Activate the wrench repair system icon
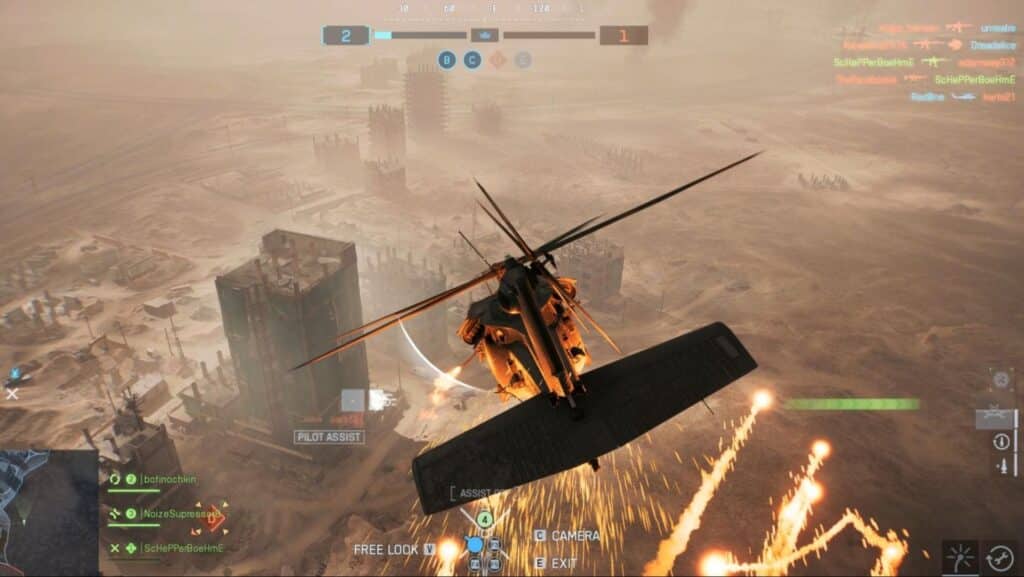This screenshot has width=1024, height=577. [1000, 557]
